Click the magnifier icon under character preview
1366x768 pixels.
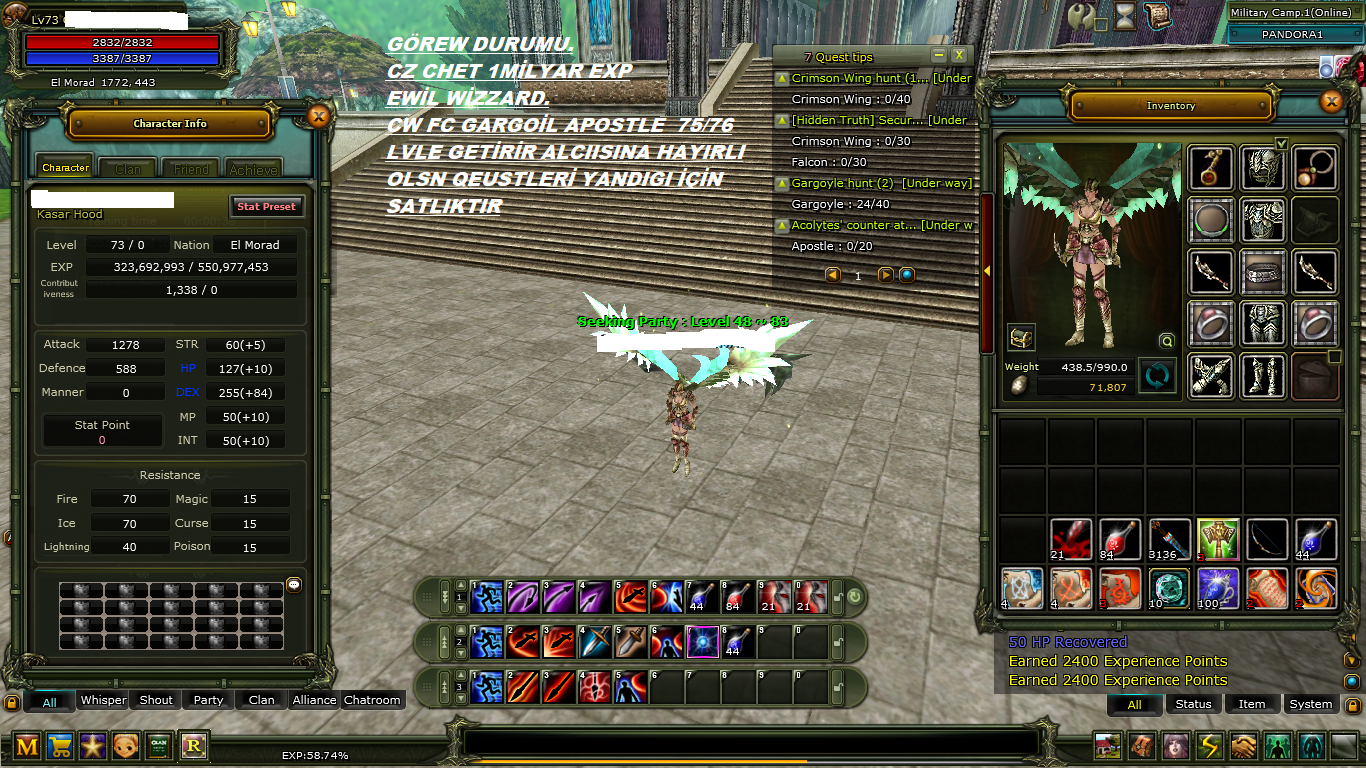pyautogui.click(x=1166, y=341)
